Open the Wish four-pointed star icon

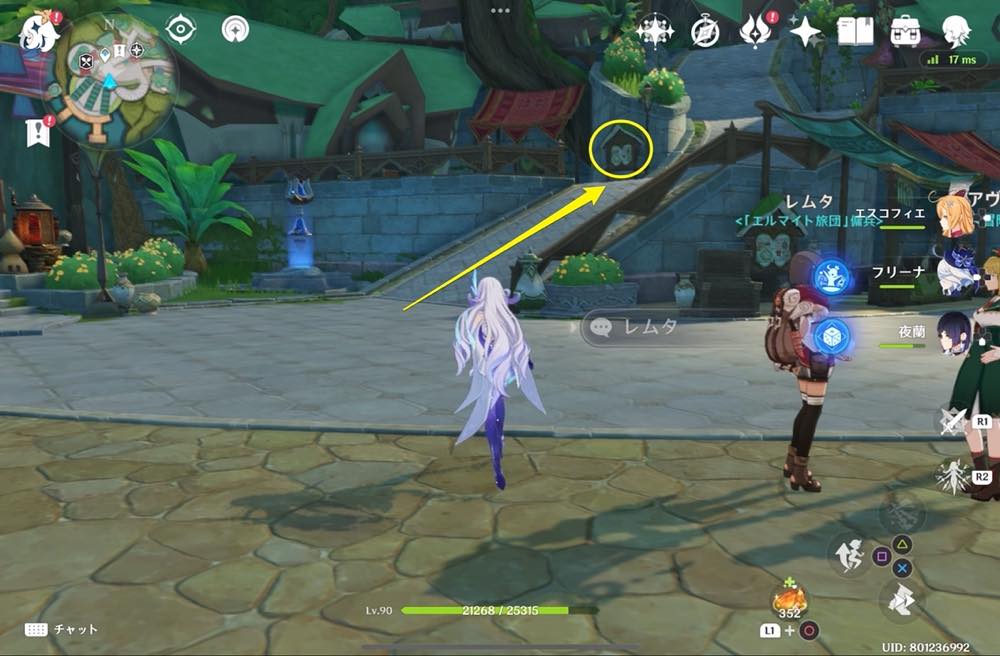pyautogui.click(x=805, y=32)
